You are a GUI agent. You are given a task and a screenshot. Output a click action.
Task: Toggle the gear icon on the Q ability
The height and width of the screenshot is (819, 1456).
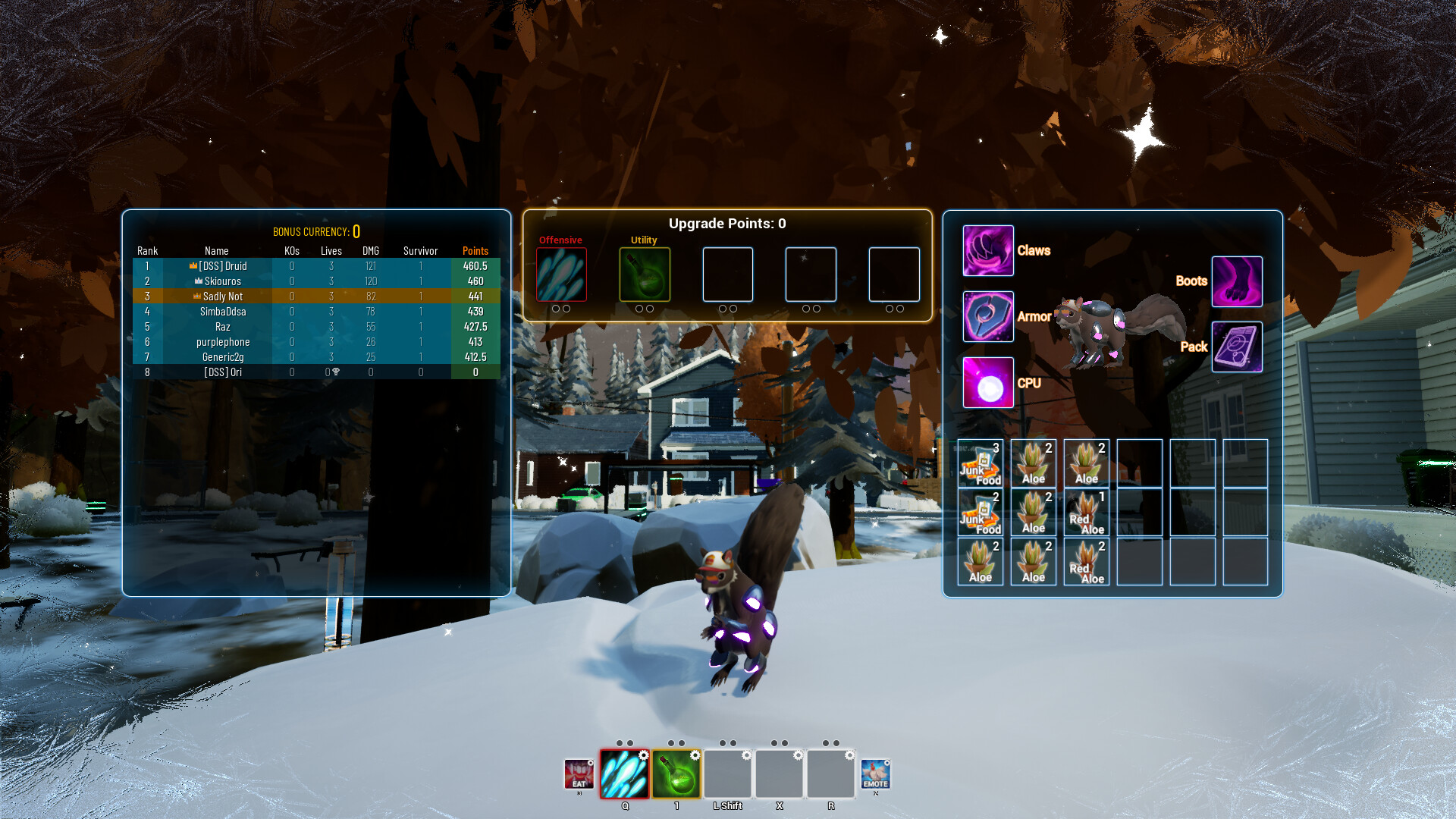click(644, 755)
